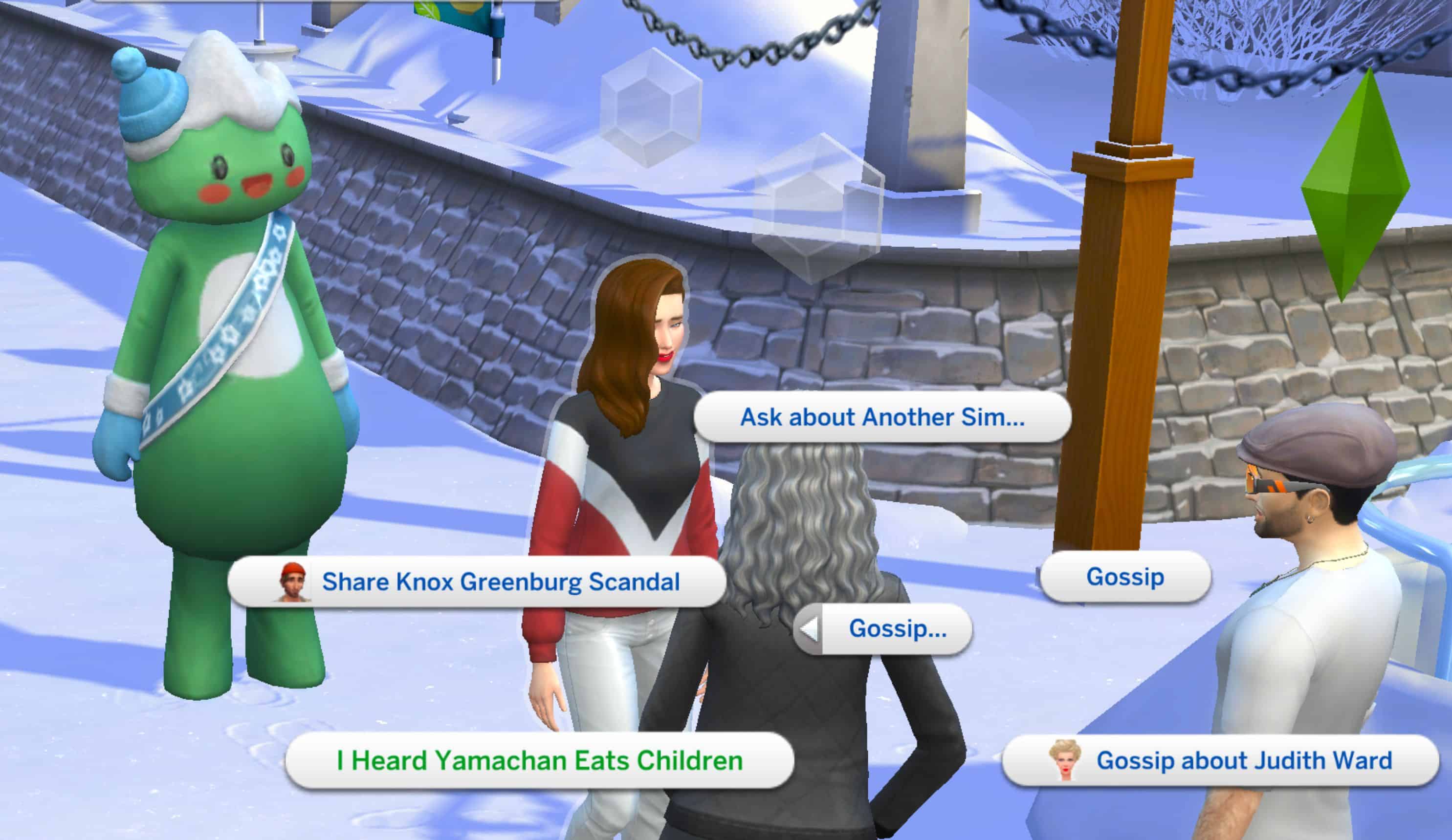Pick I Heard Yamachan Eats Children
Image resolution: width=1452 pixels, height=840 pixels.
pyautogui.click(x=539, y=760)
